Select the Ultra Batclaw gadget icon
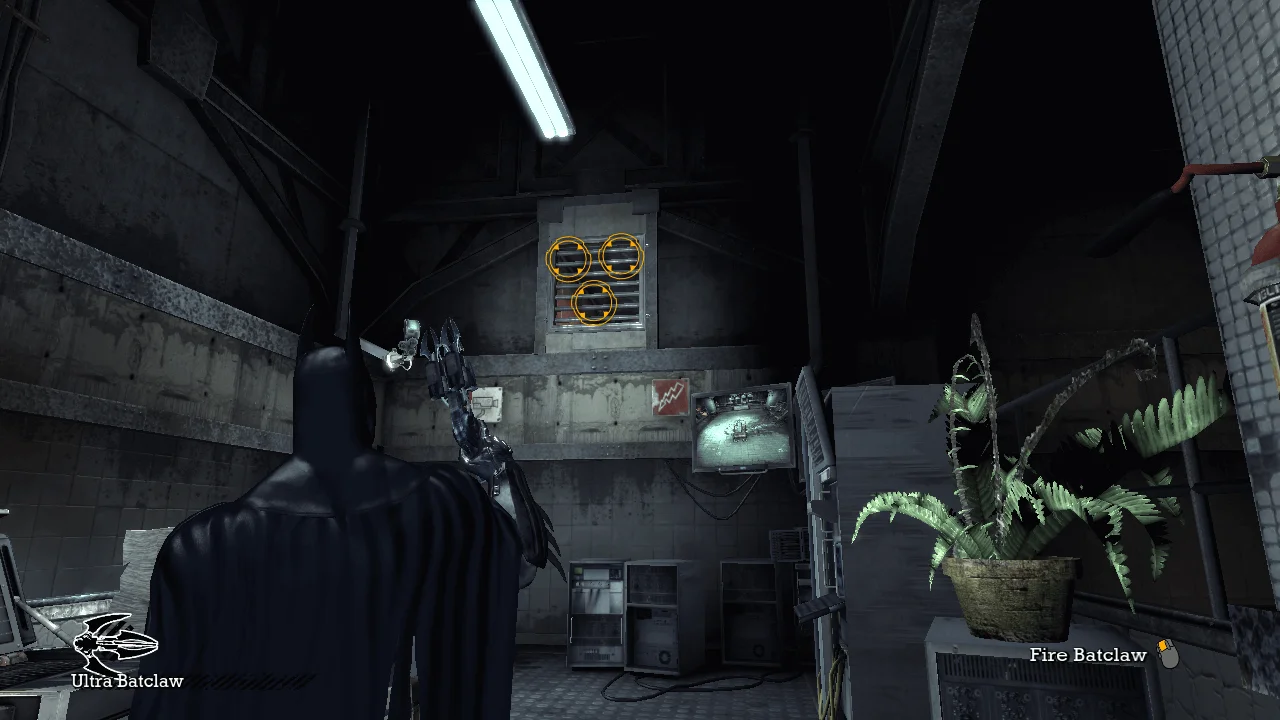The width and height of the screenshot is (1280, 720). tap(116, 642)
